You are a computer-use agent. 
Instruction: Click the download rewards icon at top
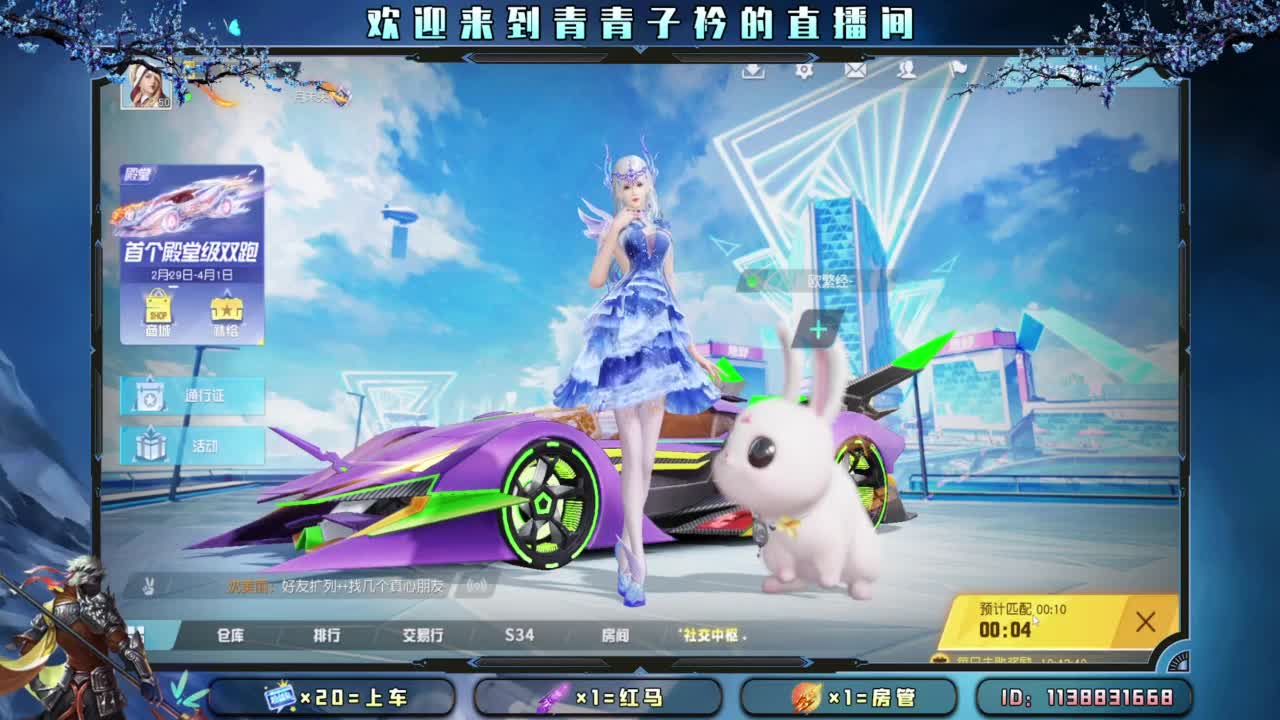(x=752, y=70)
